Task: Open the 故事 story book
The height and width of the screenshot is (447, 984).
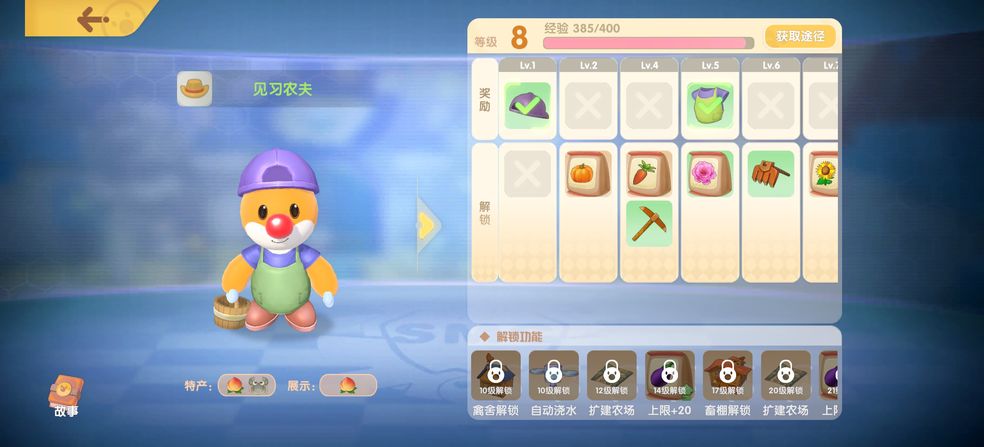Action: 66,395
